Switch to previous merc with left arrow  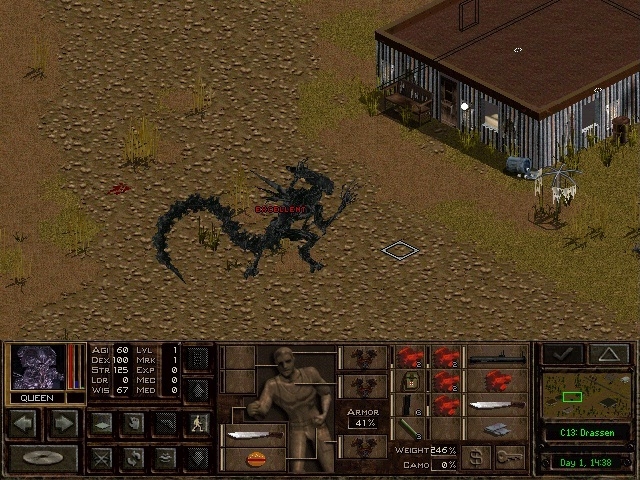(x=24, y=423)
